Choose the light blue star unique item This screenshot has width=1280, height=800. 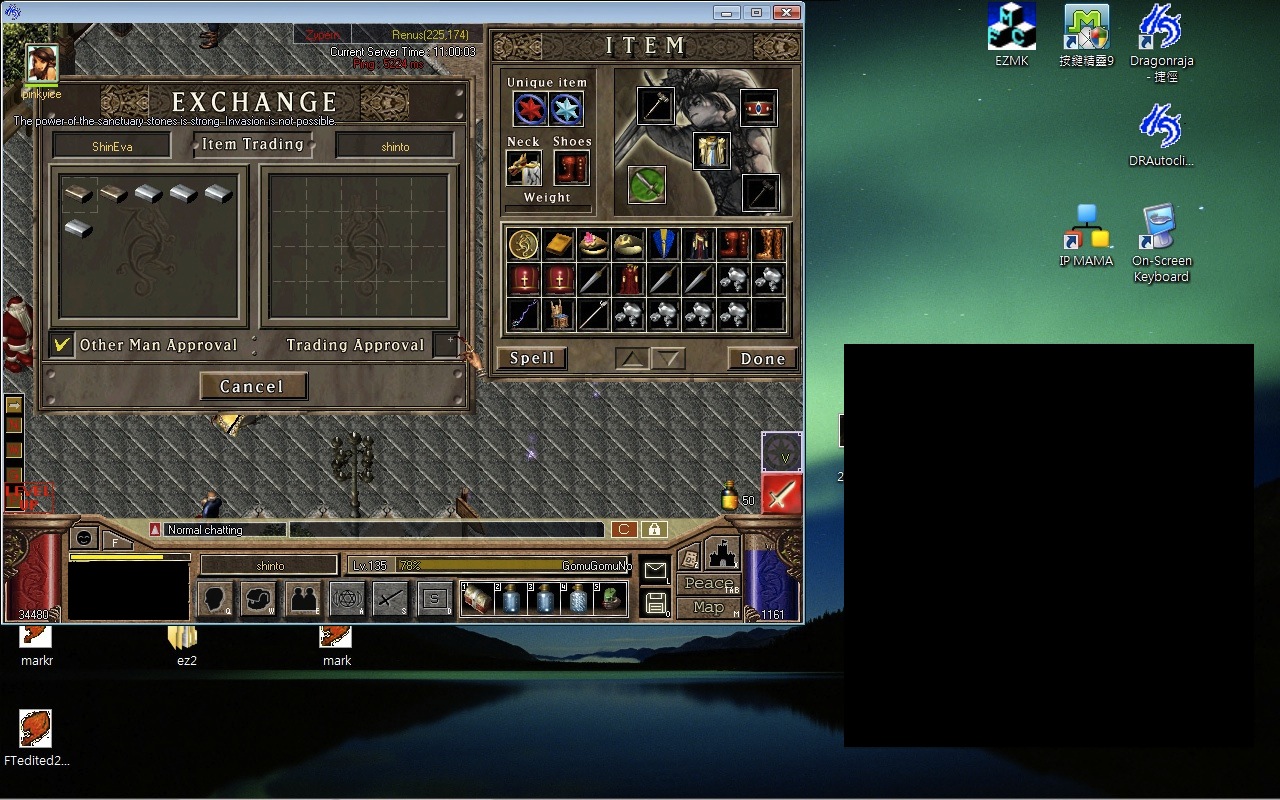point(566,109)
